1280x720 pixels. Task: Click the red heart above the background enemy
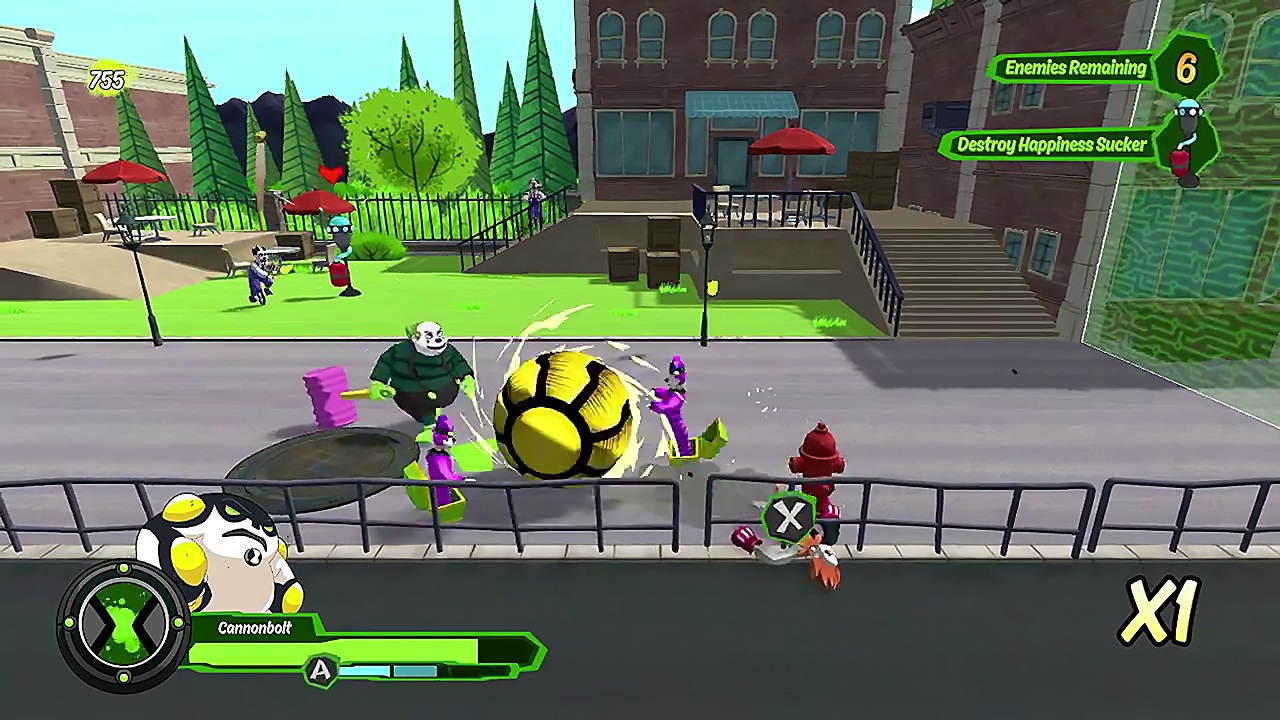(x=332, y=173)
